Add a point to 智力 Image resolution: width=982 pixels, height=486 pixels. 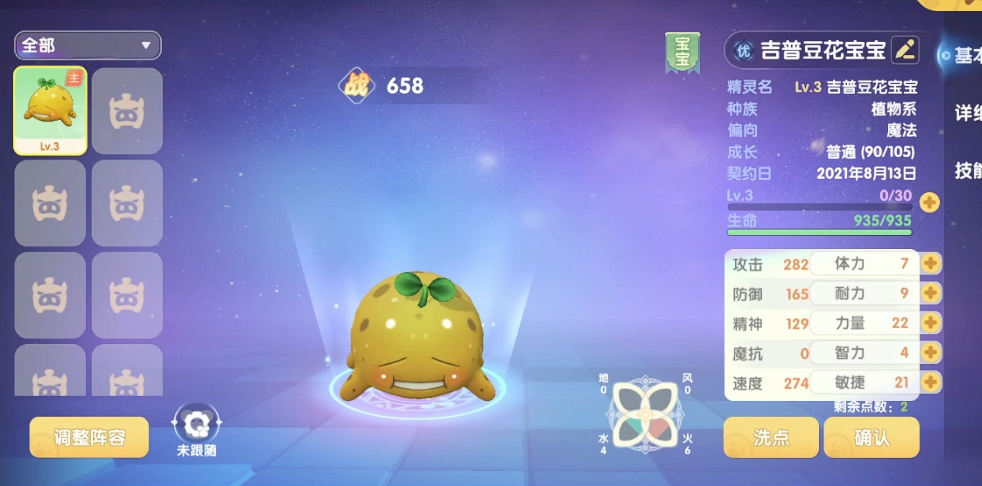(931, 353)
